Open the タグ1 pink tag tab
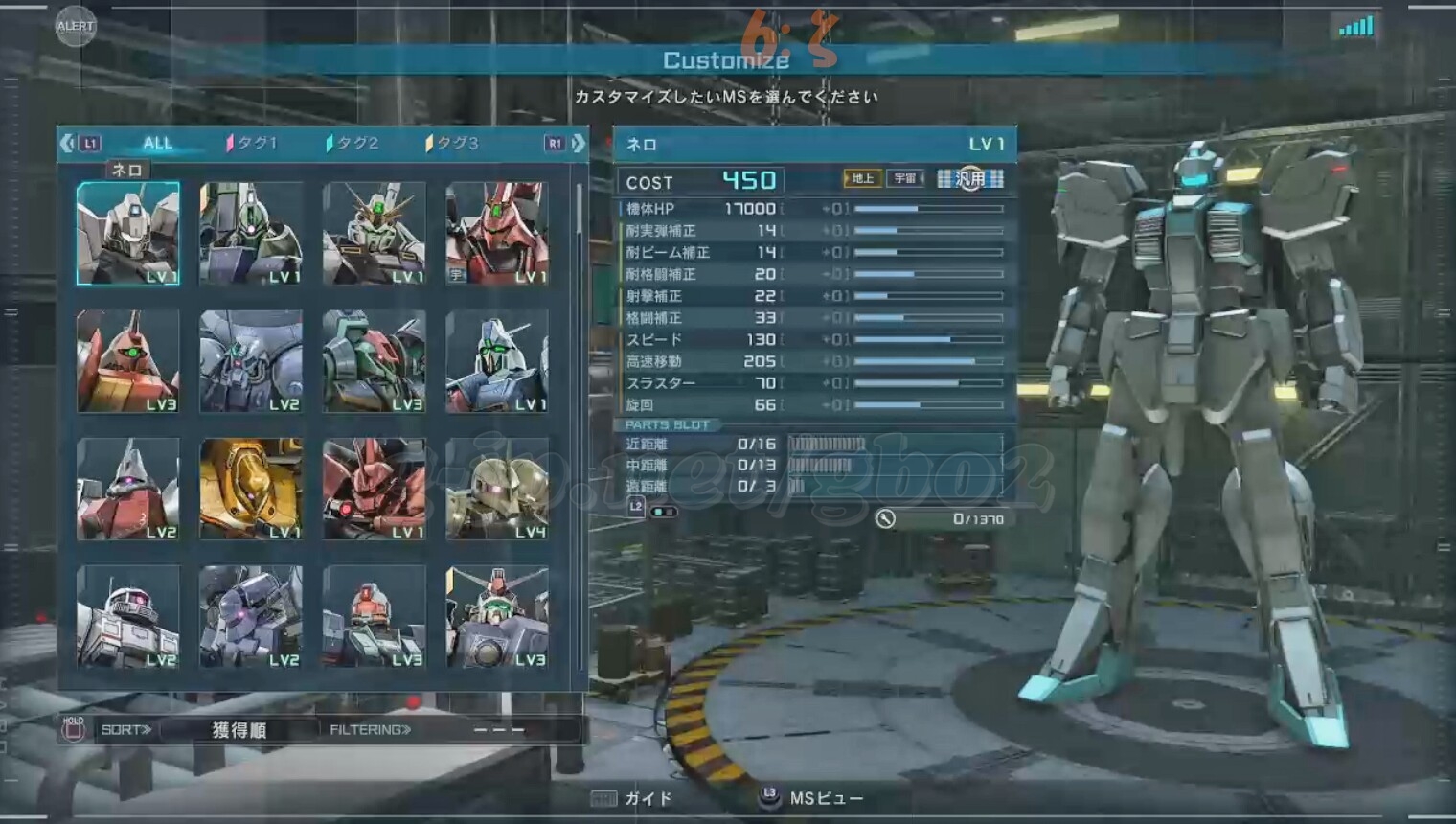Viewport: 1456px width, 824px height. (x=252, y=143)
